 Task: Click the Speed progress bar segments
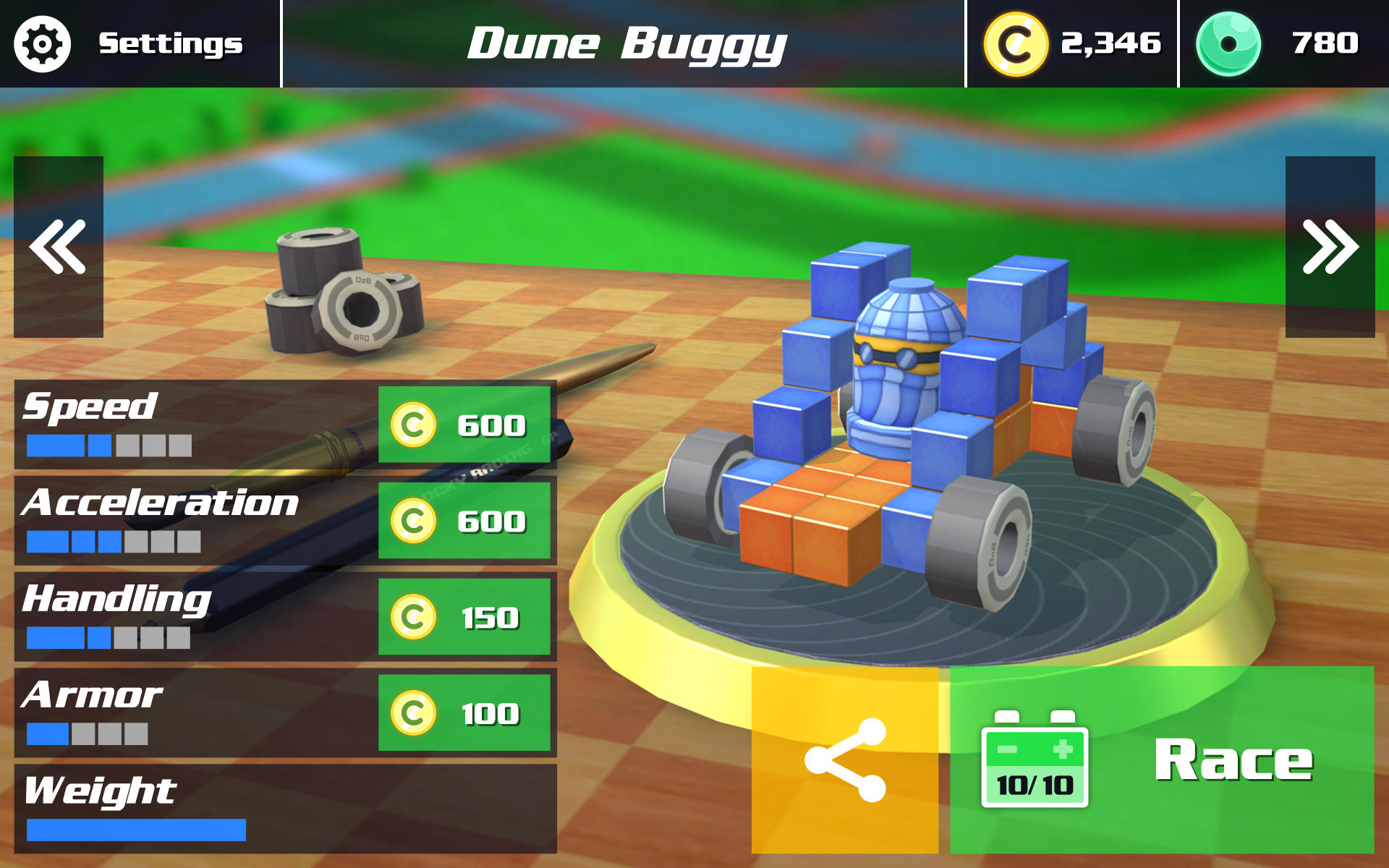pyautogui.click(x=109, y=445)
